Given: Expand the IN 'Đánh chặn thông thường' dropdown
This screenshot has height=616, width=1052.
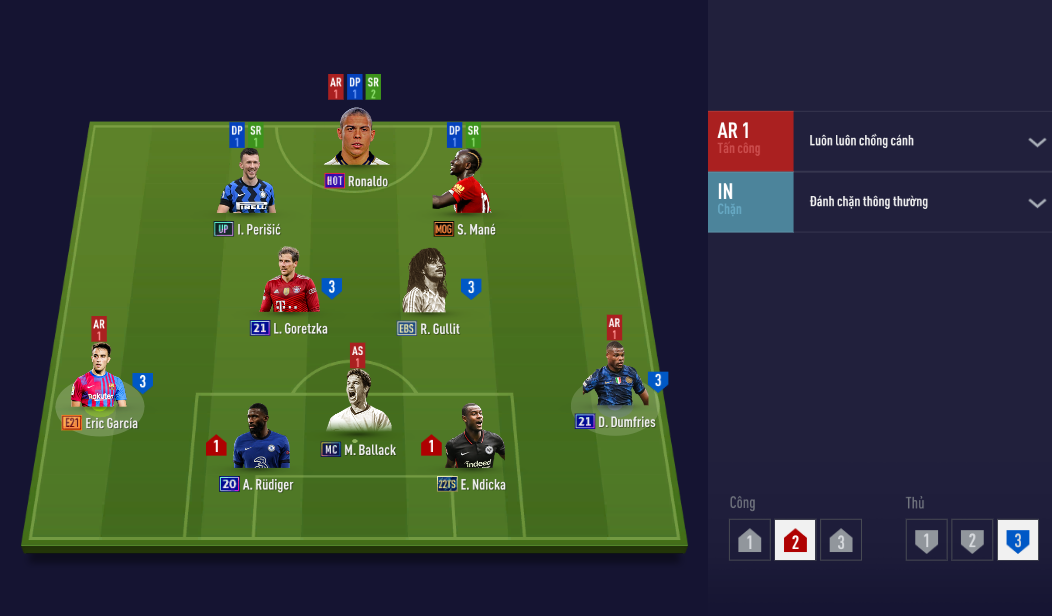Looking at the screenshot, I should [1036, 203].
